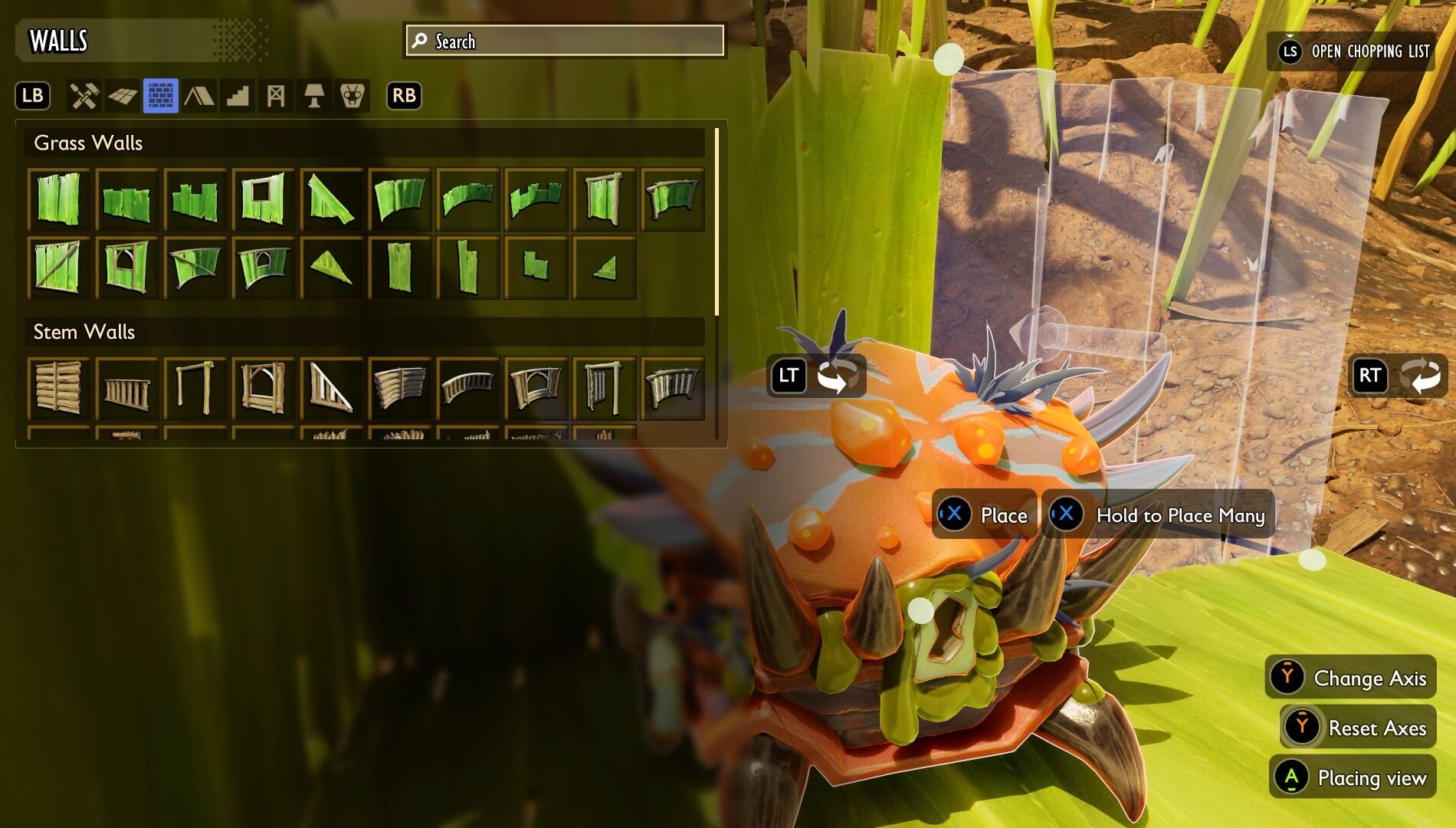Open the Roofs category (tent icon)

tap(200, 96)
